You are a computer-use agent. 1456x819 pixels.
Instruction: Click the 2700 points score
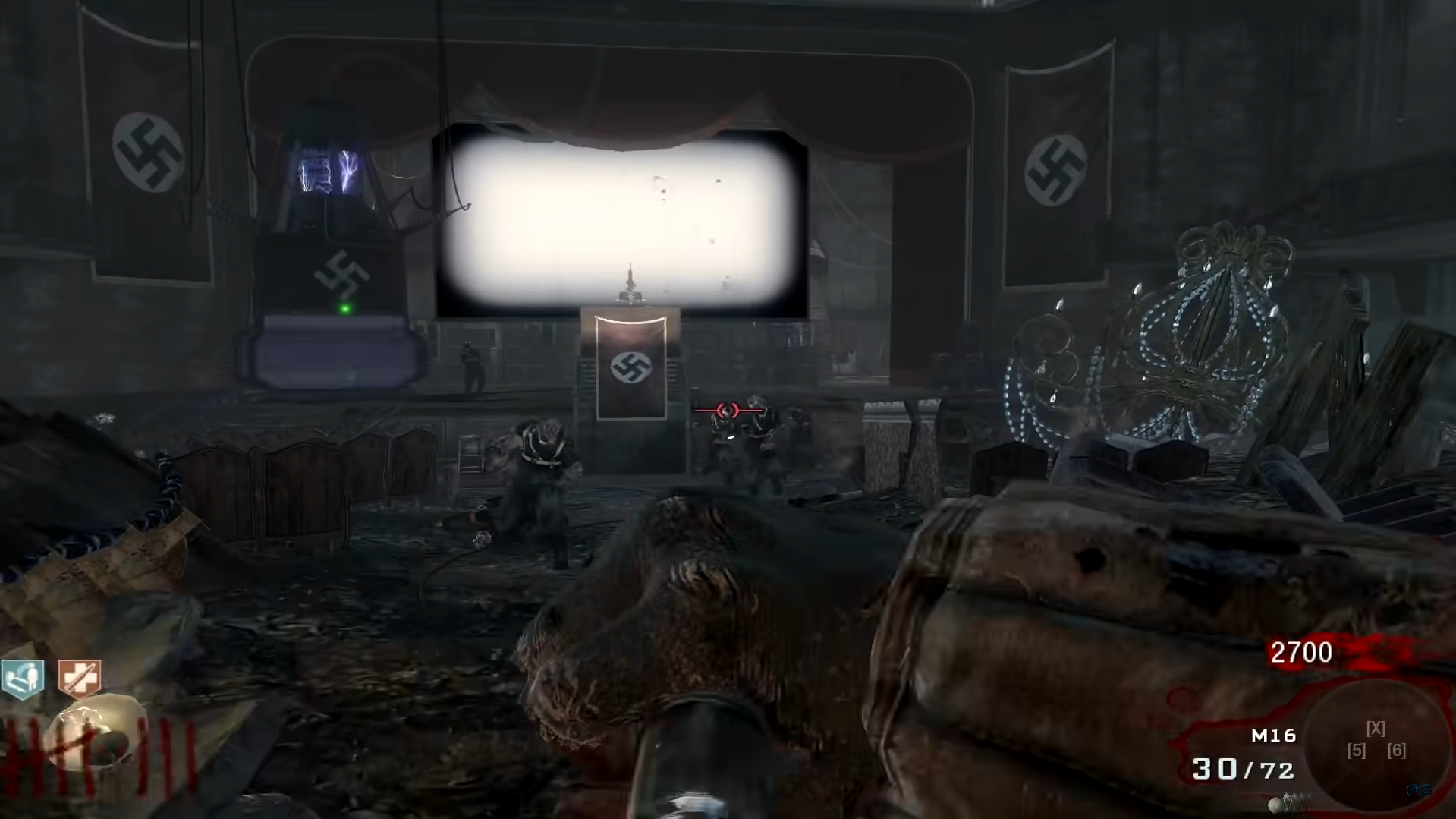tap(1302, 651)
